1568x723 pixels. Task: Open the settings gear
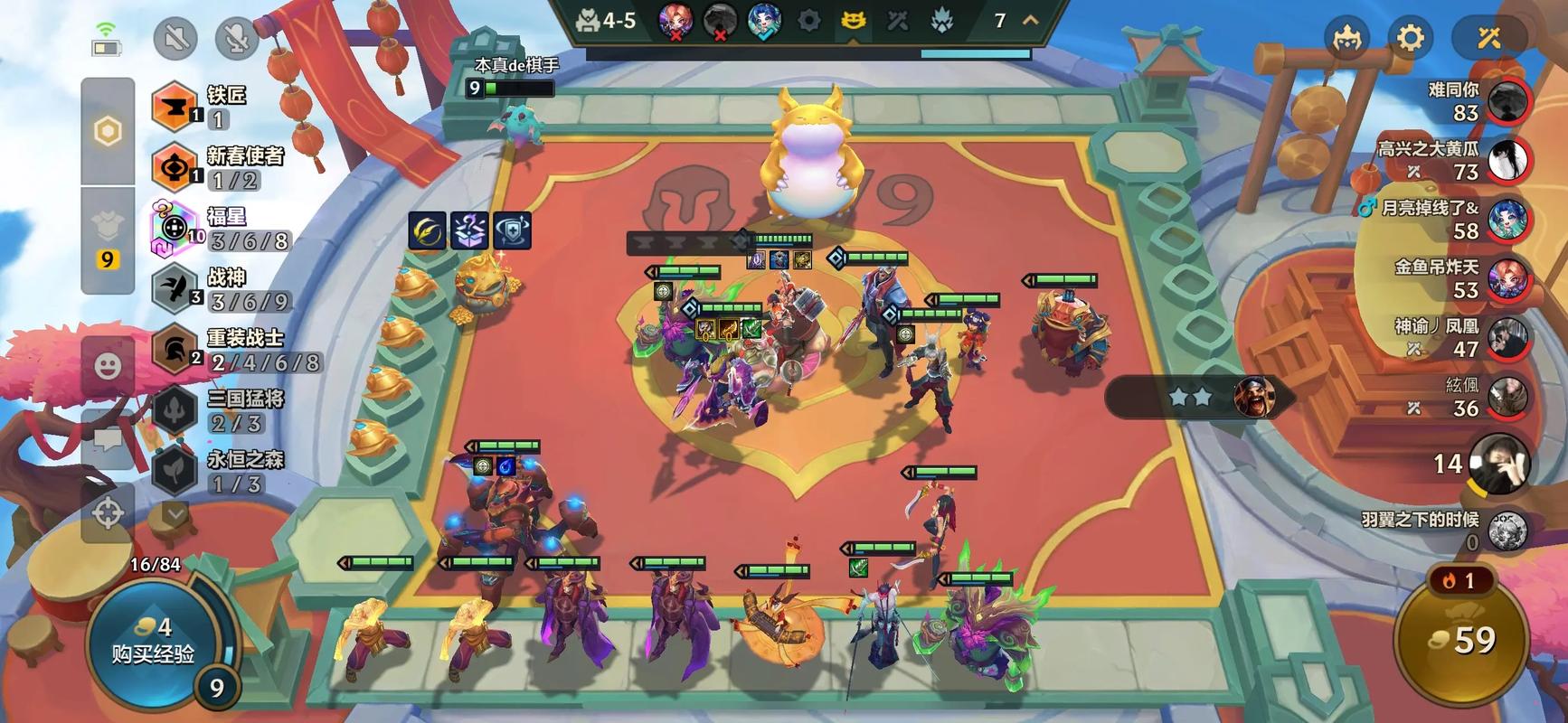[x=1411, y=38]
